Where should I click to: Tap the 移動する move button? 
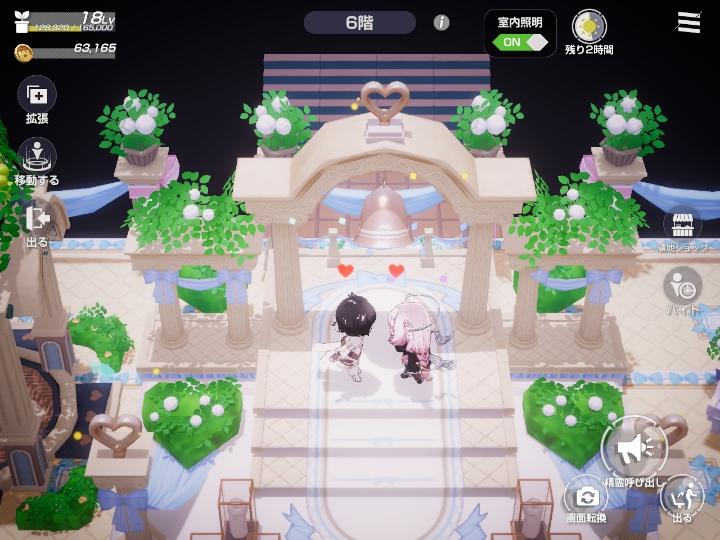click(x=37, y=158)
